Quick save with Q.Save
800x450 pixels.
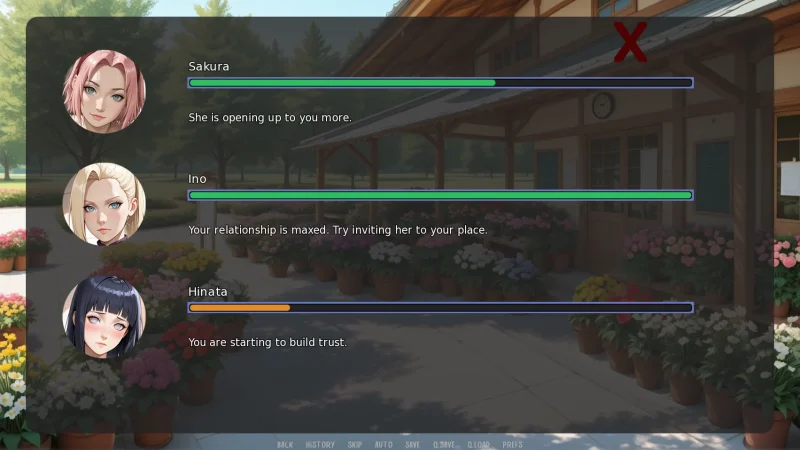pos(443,444)
